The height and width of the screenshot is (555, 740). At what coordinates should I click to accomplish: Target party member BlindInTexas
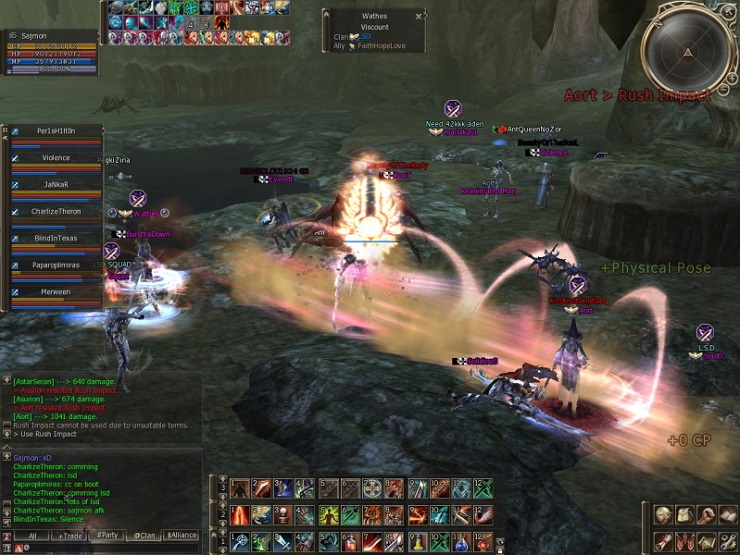tap(56, 239)
